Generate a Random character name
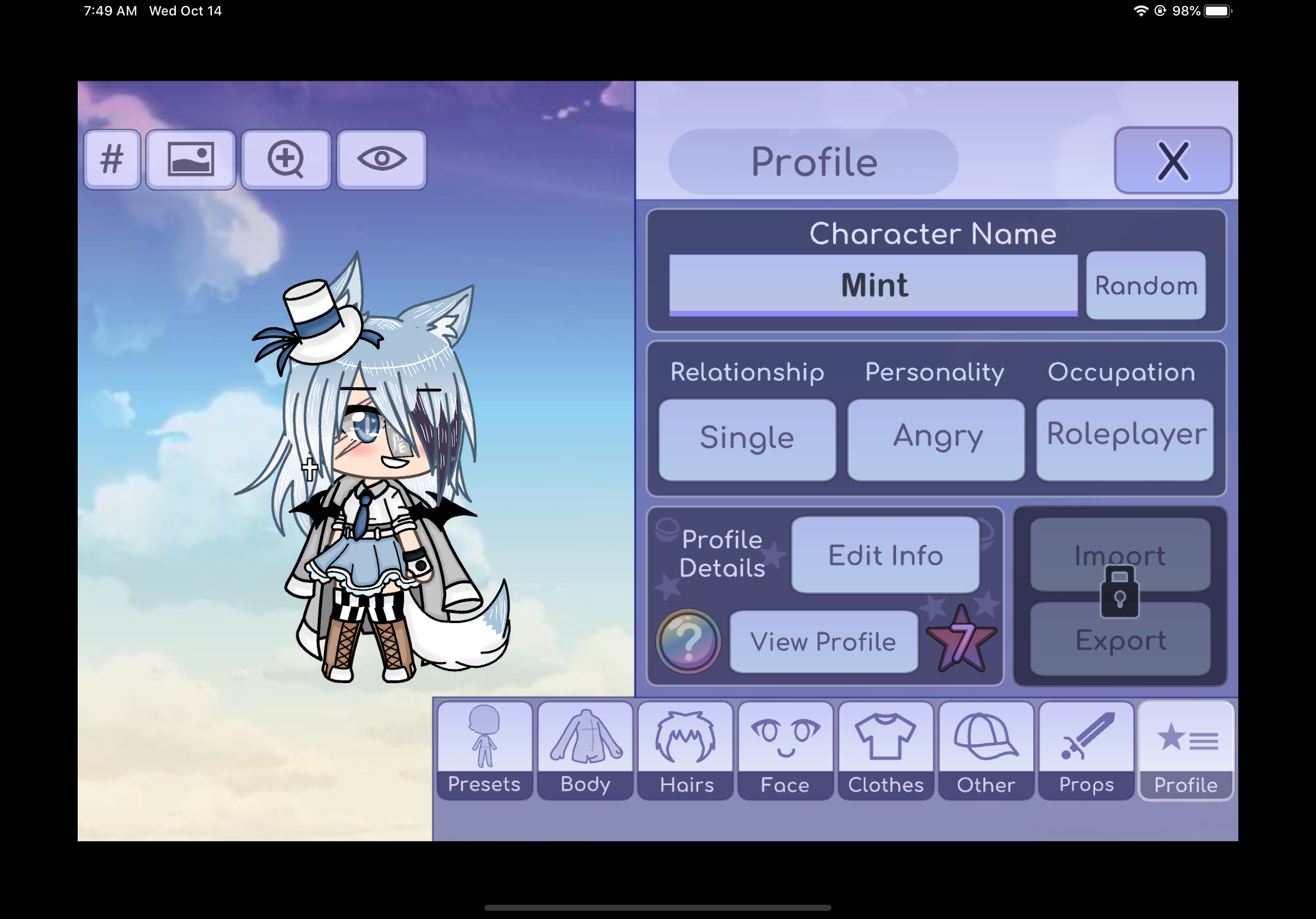This screenshot has width=1316, height=919. pyautogui.click(x=1145, y=285)
